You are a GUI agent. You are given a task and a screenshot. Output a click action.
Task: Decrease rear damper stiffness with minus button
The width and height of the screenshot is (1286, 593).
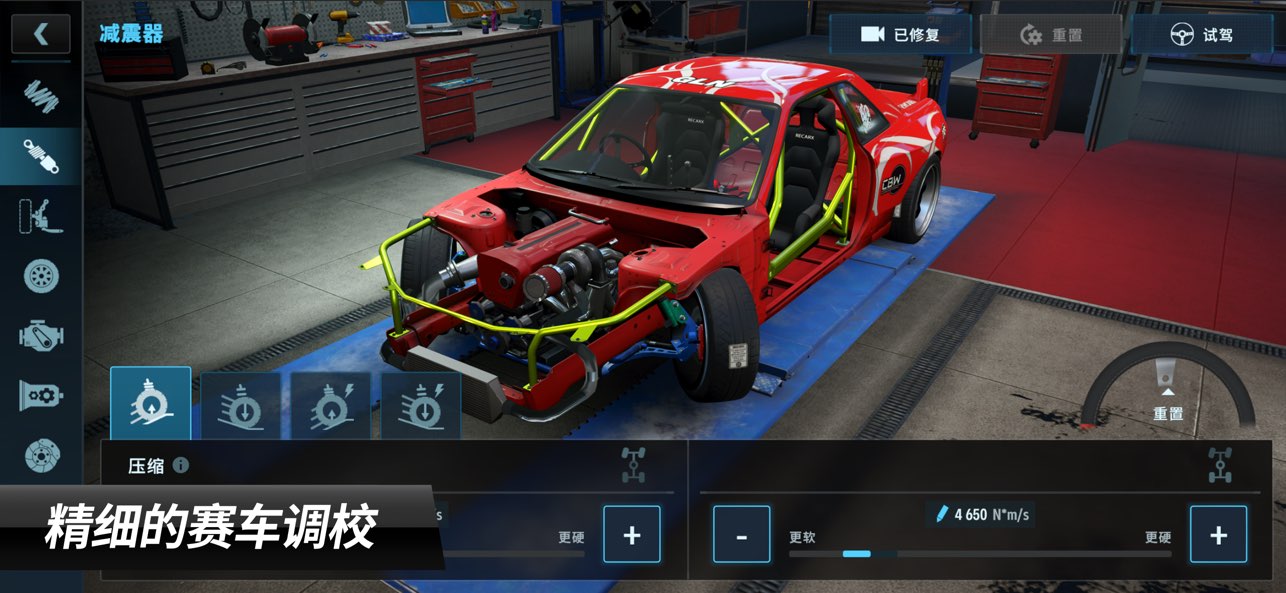[x=741, y=534]
